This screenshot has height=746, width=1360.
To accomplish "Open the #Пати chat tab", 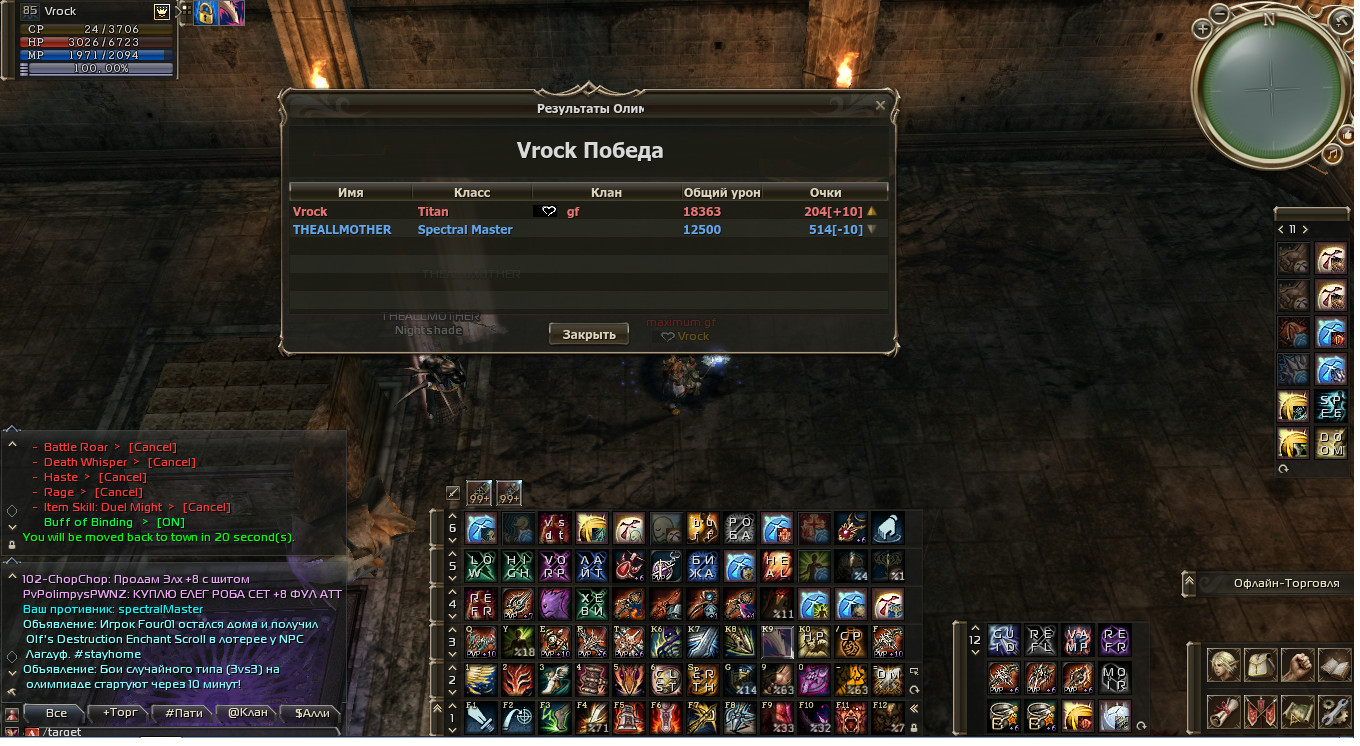I will [183, 713].
